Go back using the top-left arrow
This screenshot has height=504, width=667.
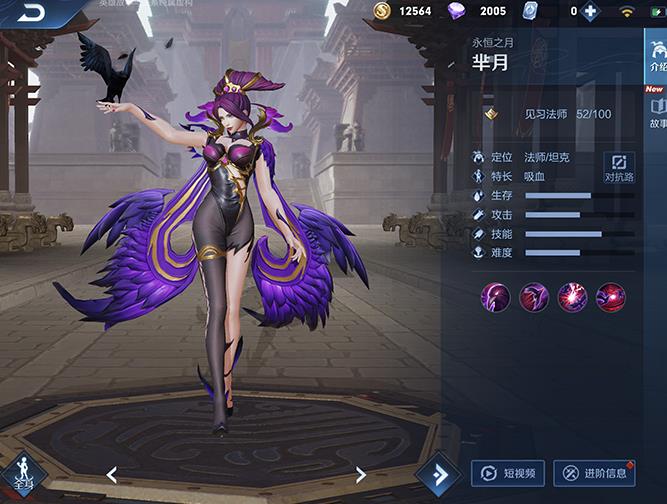pyautogui.click(x=32, y=13)
